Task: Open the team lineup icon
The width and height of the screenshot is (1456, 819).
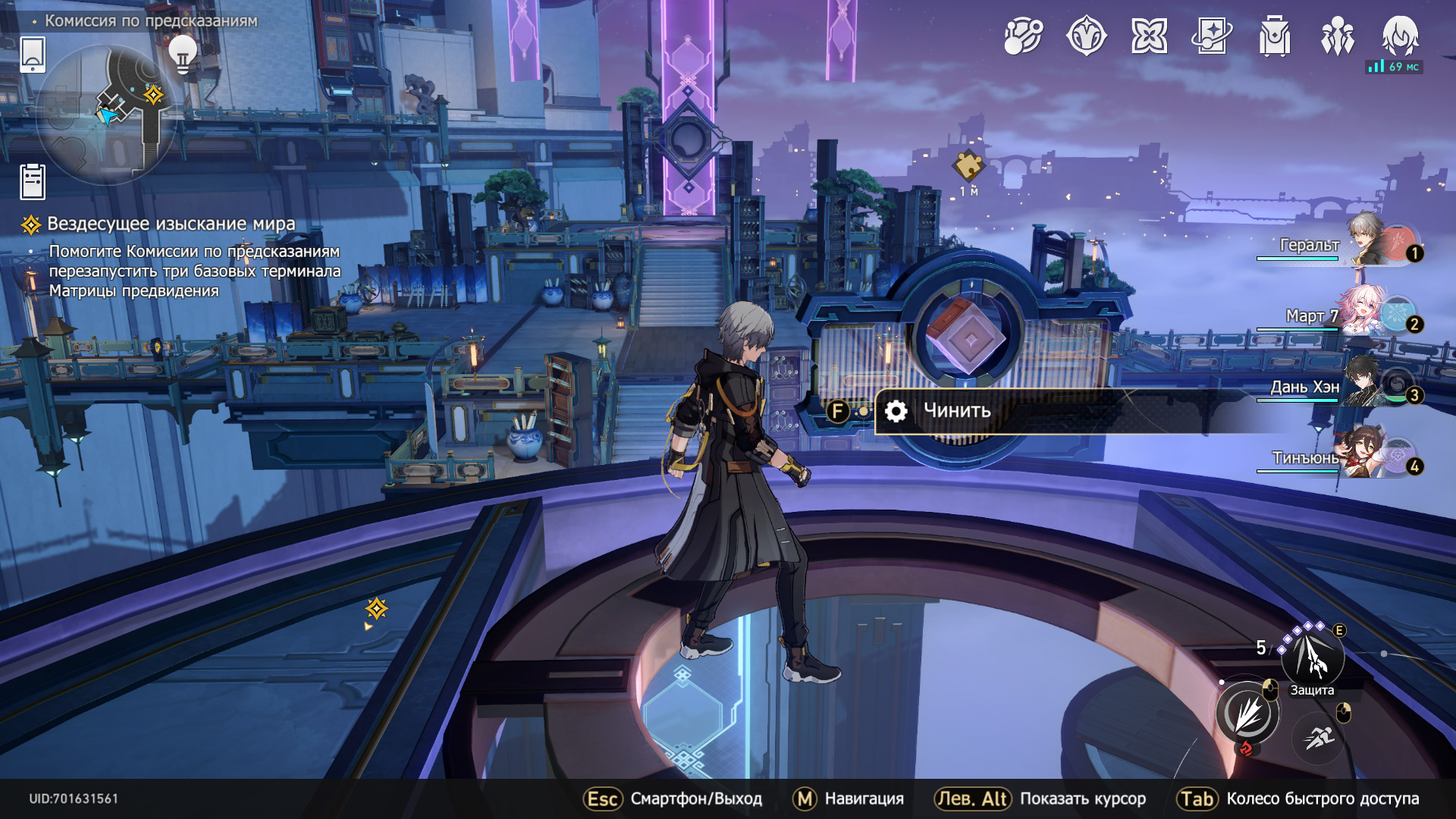Action: click(x=1338, y=36)
